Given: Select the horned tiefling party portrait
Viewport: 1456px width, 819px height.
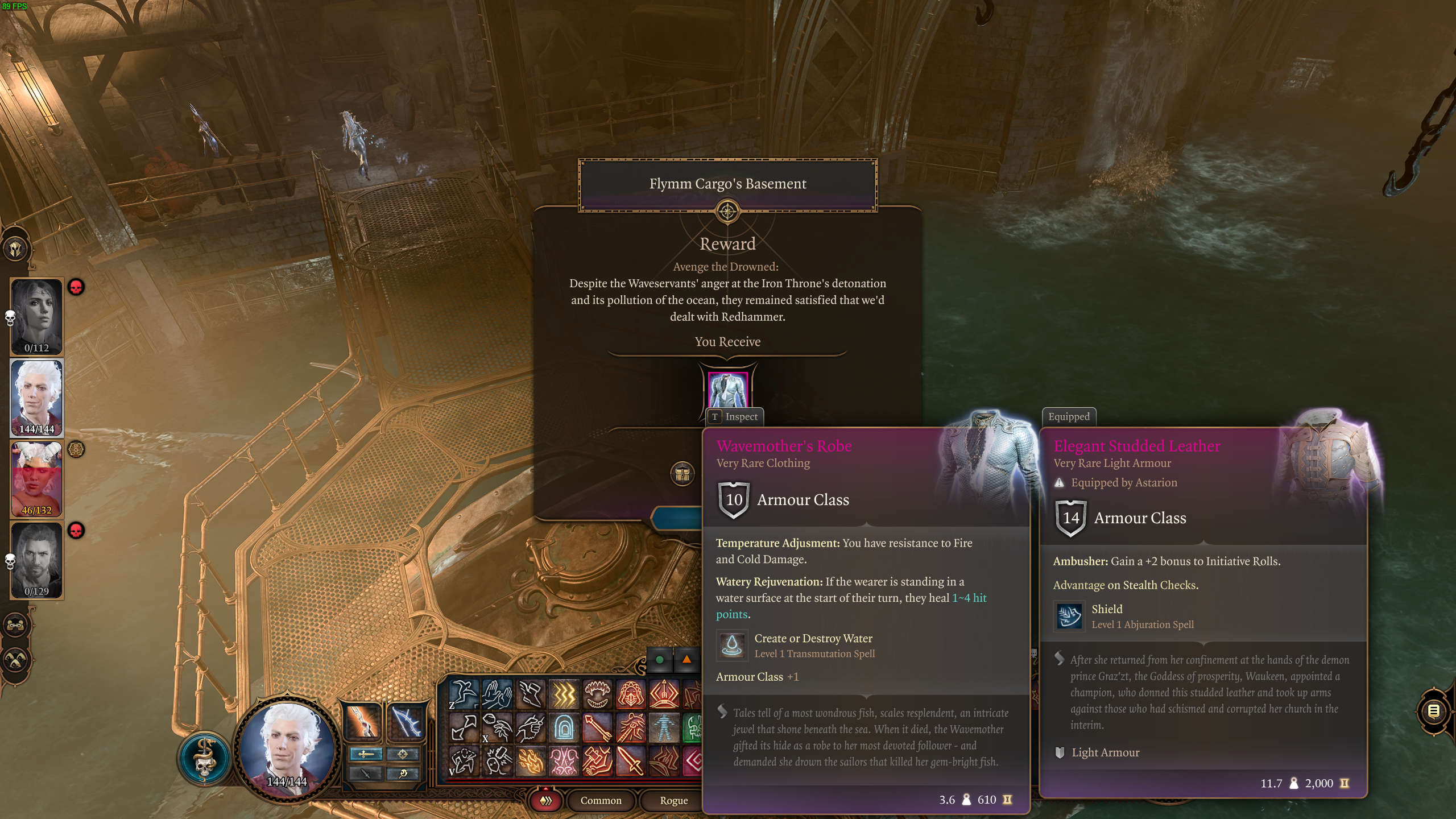Looking at the screenshot, I should pyautogui.click(x=37, y=479).
